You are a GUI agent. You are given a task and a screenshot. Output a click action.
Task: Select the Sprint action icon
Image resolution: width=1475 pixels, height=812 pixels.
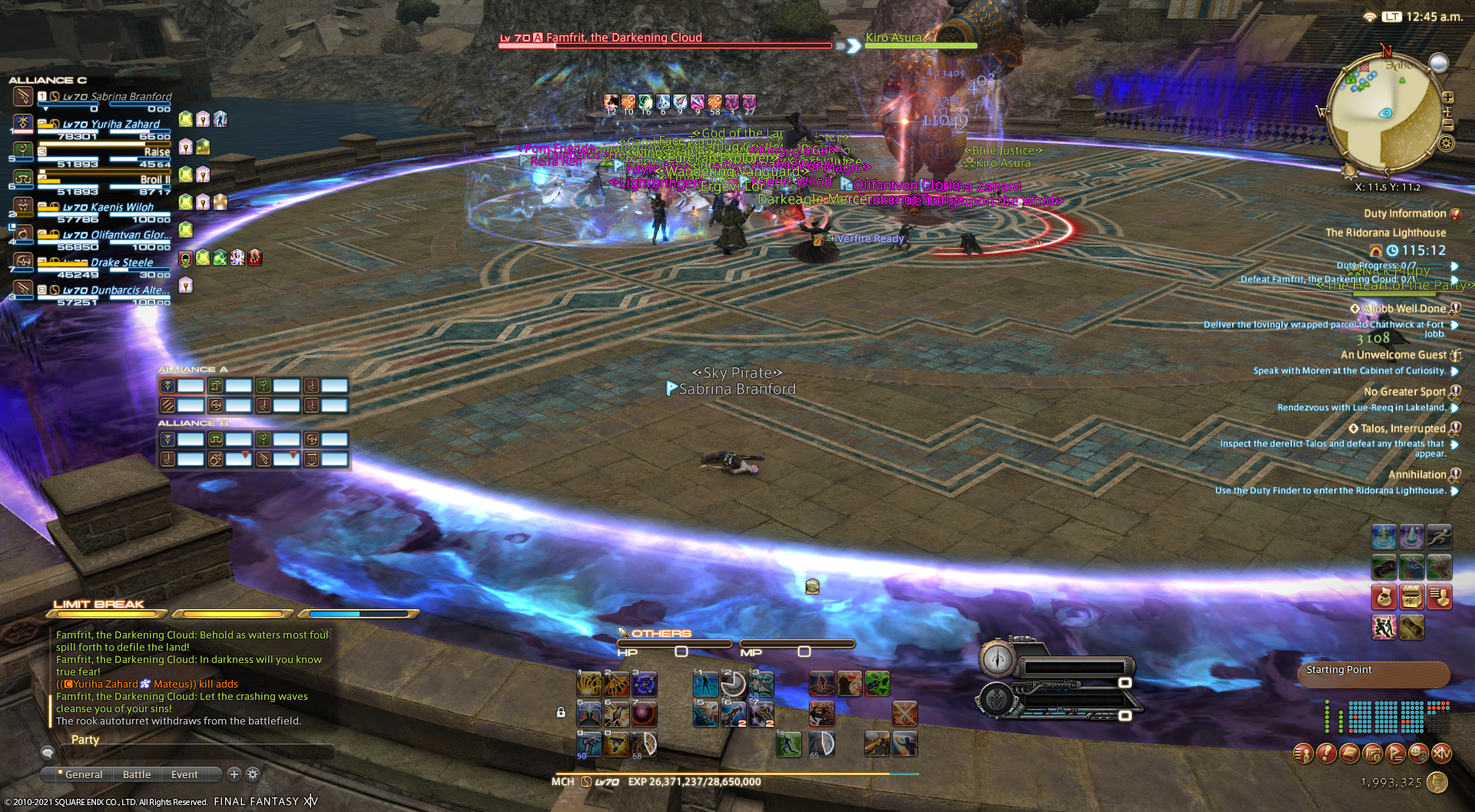(1439, 537)
